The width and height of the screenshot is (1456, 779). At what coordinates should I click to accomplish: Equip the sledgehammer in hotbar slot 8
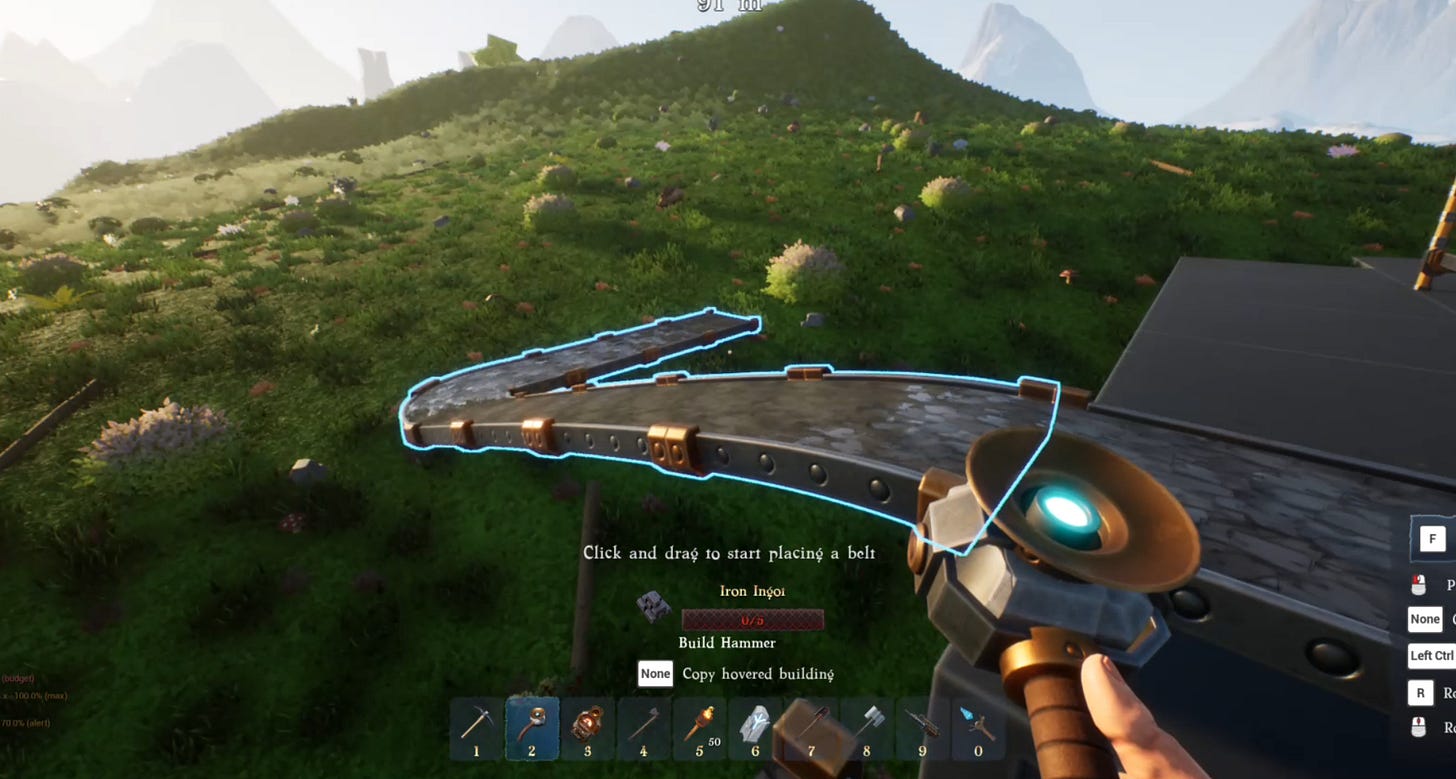click(866, 728)
